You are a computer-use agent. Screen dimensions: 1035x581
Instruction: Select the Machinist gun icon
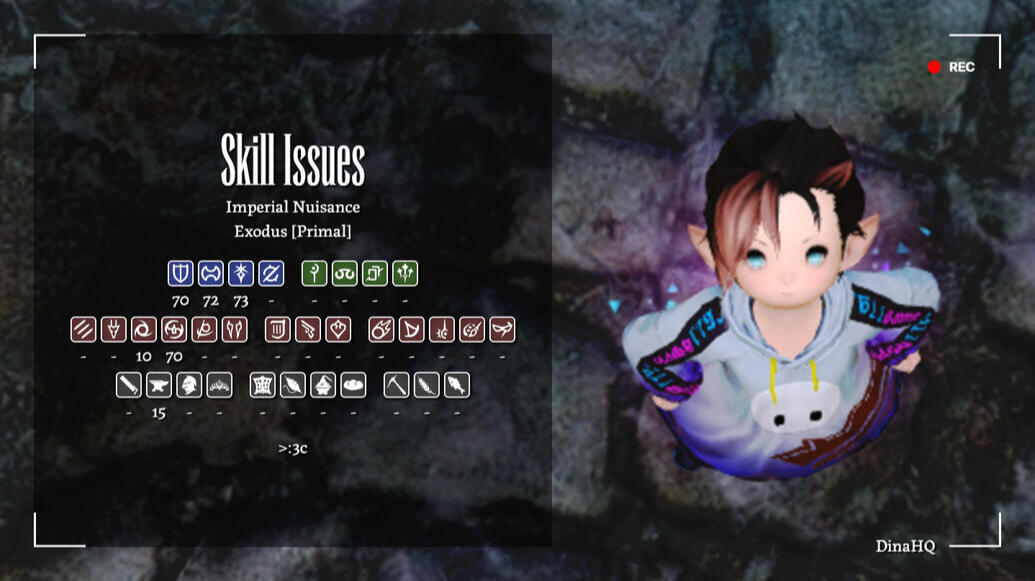(307, 329)
